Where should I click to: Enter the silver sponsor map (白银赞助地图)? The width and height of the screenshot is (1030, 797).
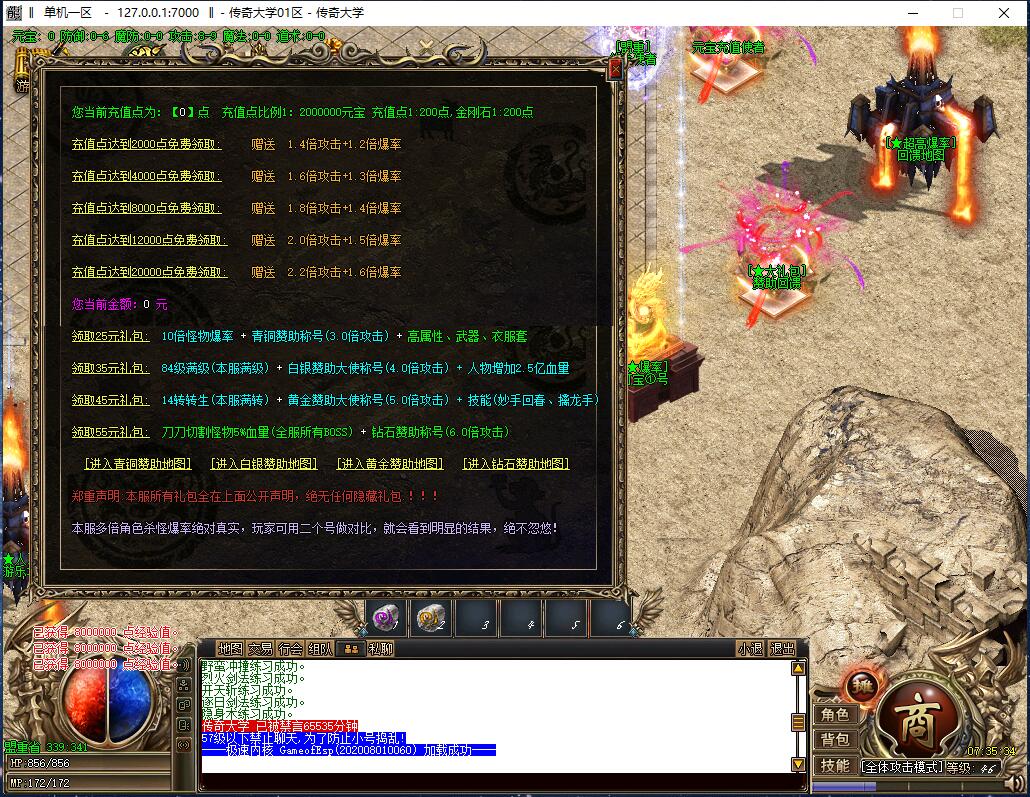click(264, 464)
